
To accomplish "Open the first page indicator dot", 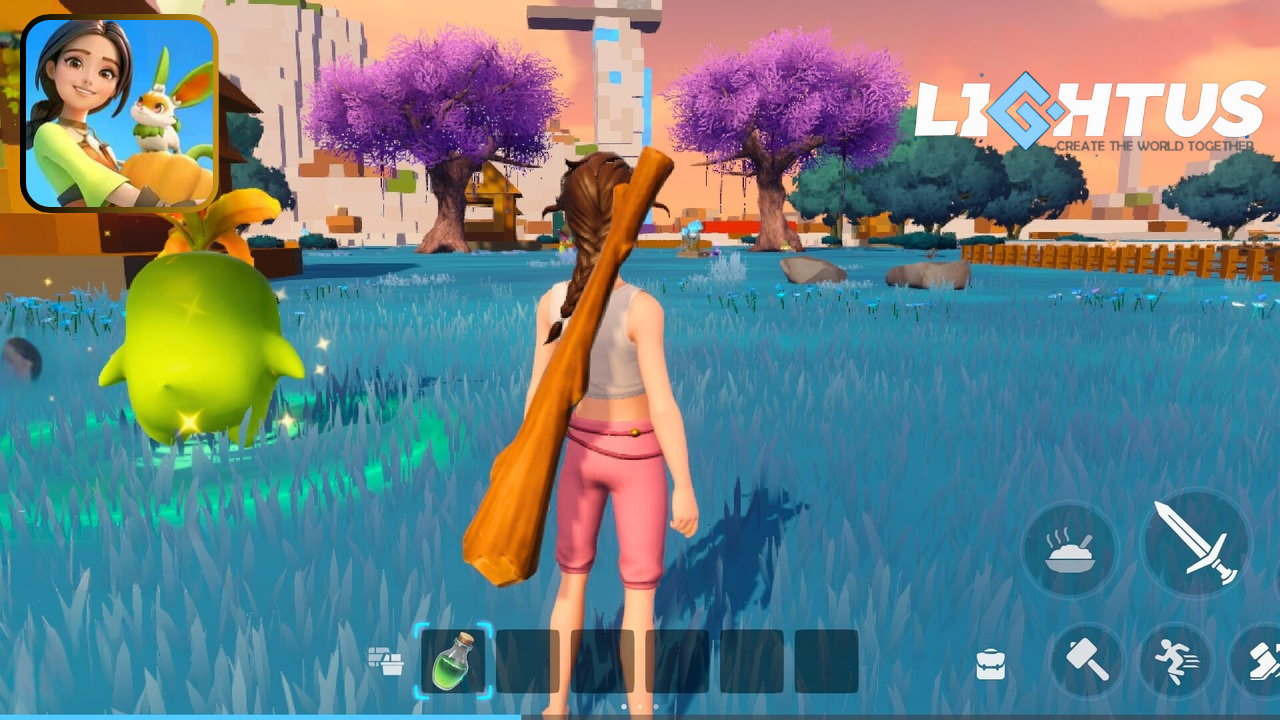I will [624, 706].
